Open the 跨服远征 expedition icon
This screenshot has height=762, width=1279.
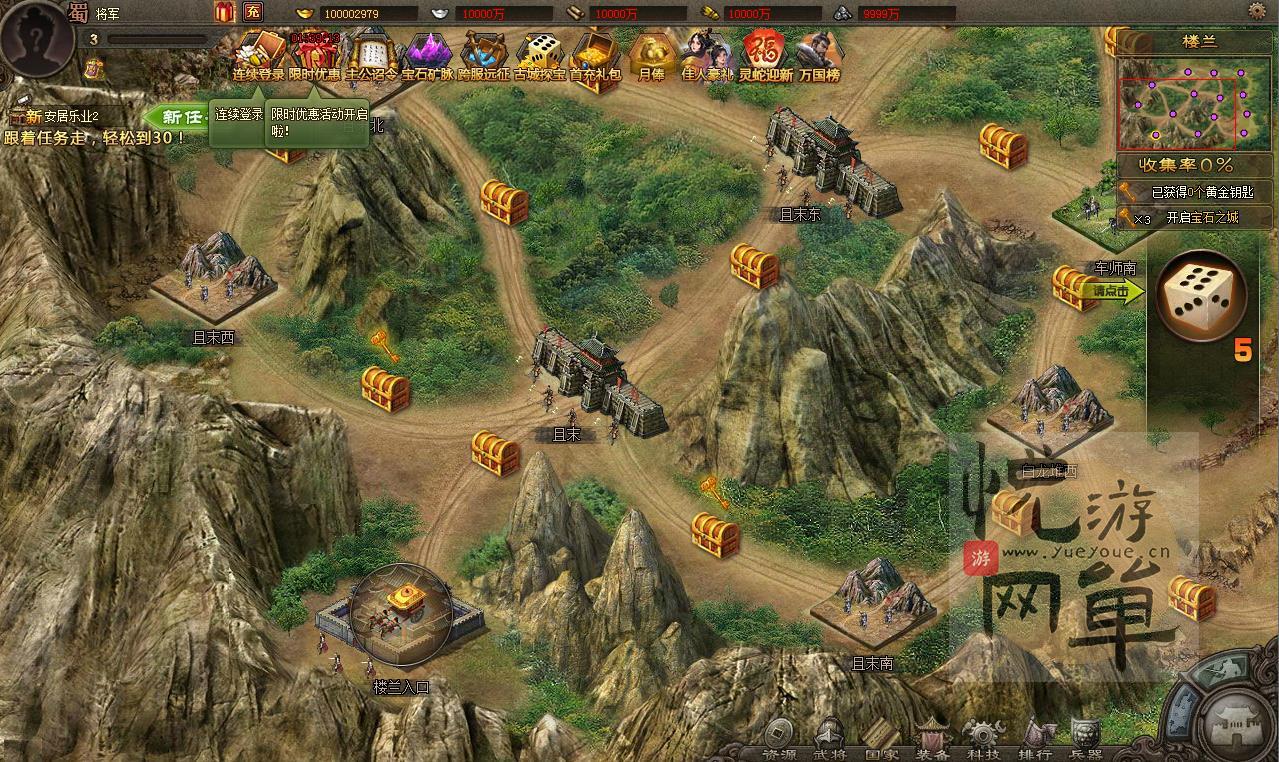tap(484, 55)
